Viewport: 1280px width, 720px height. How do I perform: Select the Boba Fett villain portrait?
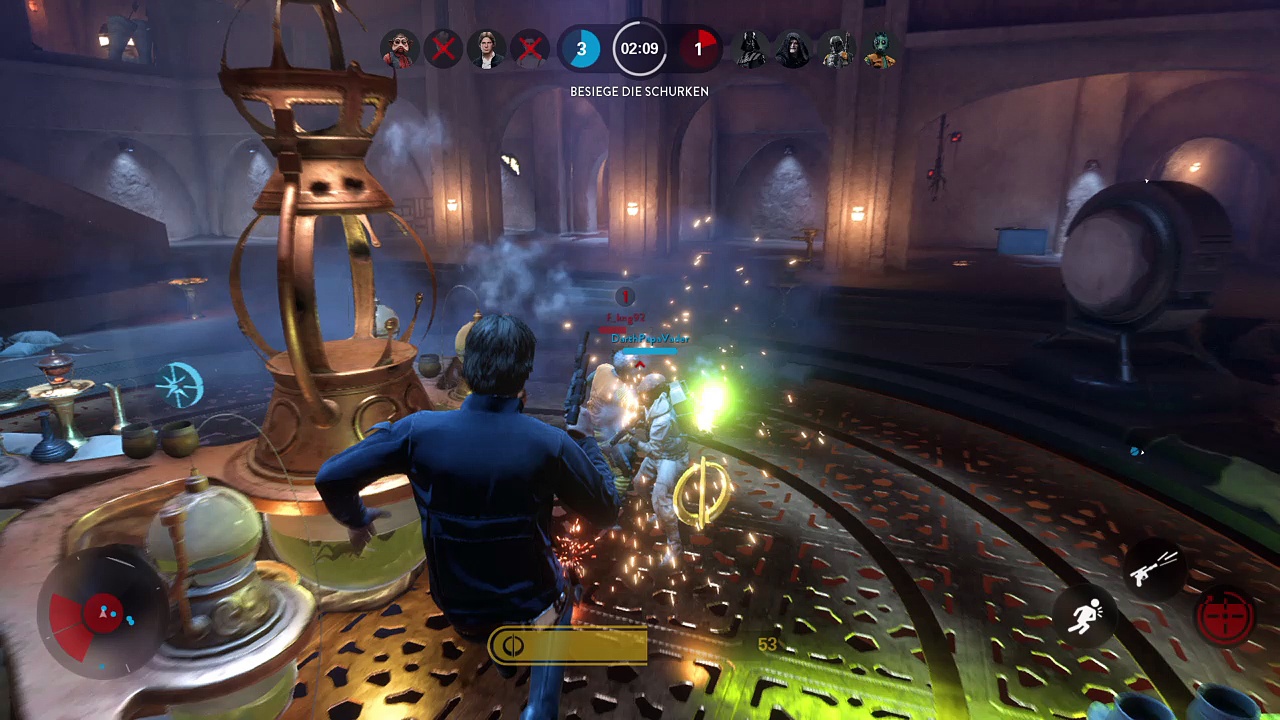836,48
